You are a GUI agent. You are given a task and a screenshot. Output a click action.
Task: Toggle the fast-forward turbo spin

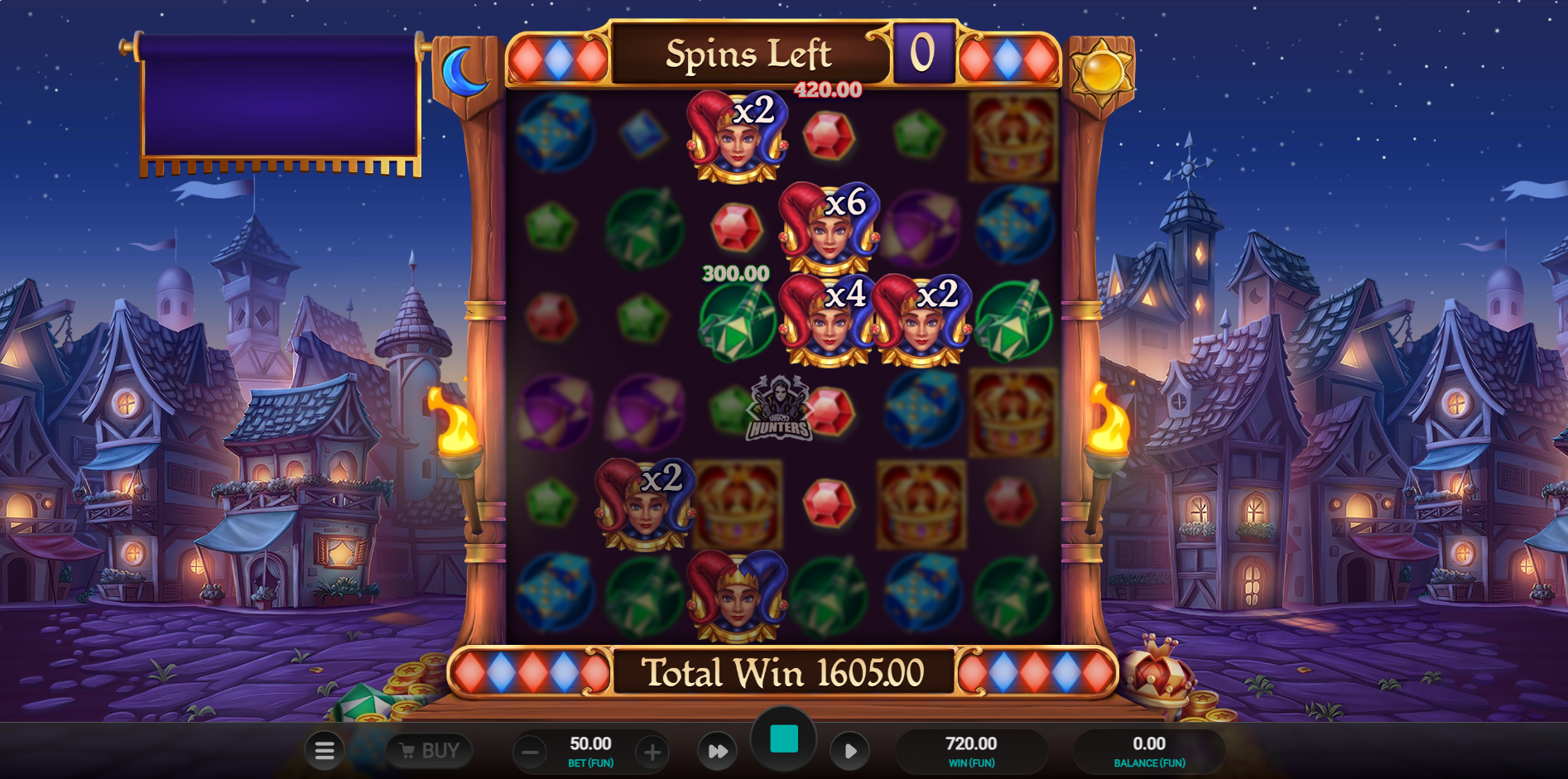pyautogui.click(x=717, y=751)
